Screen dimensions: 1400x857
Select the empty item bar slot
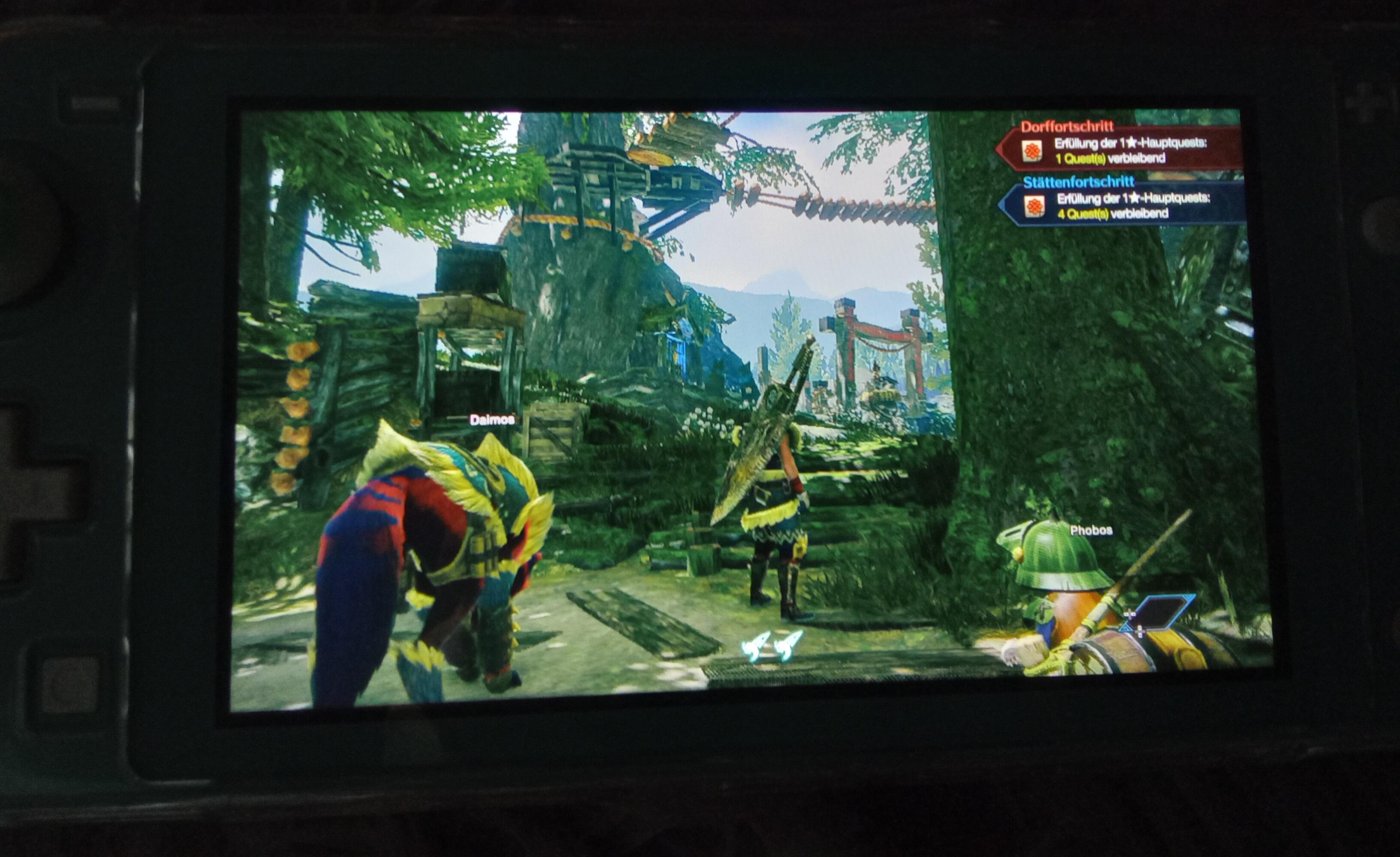[x=1159, y=614]
